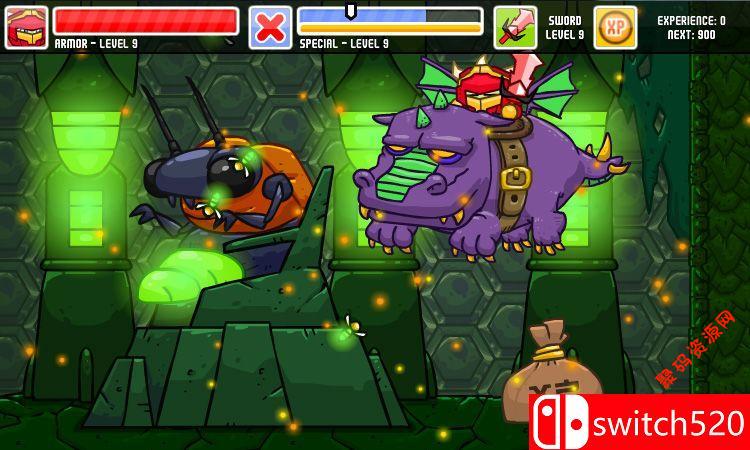The image size is (750, 450).
Task: Click the red knight helmet armor icon
Action: click(x=26, y=27)
